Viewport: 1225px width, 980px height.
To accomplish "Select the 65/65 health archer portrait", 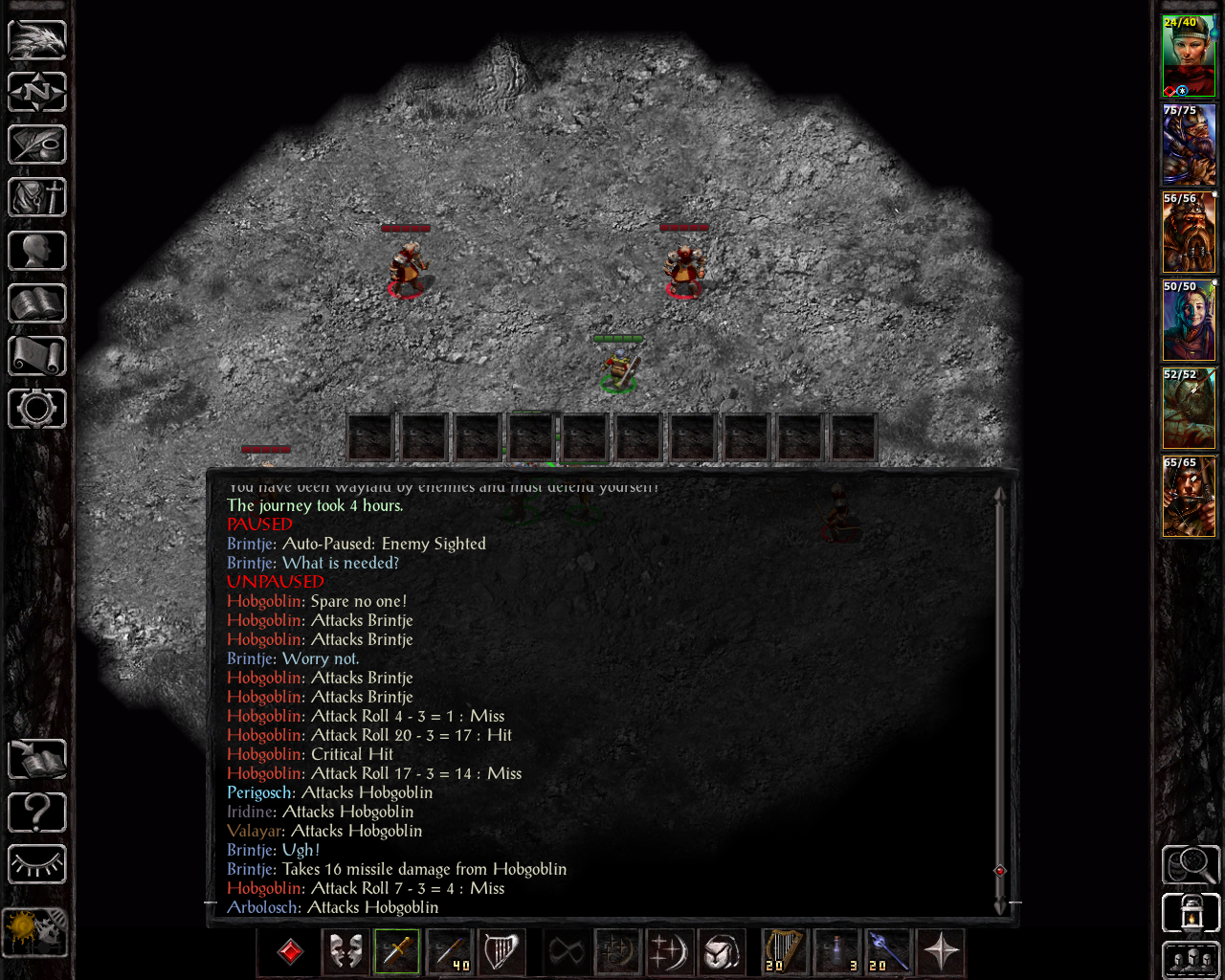I will coord(1189,497).
